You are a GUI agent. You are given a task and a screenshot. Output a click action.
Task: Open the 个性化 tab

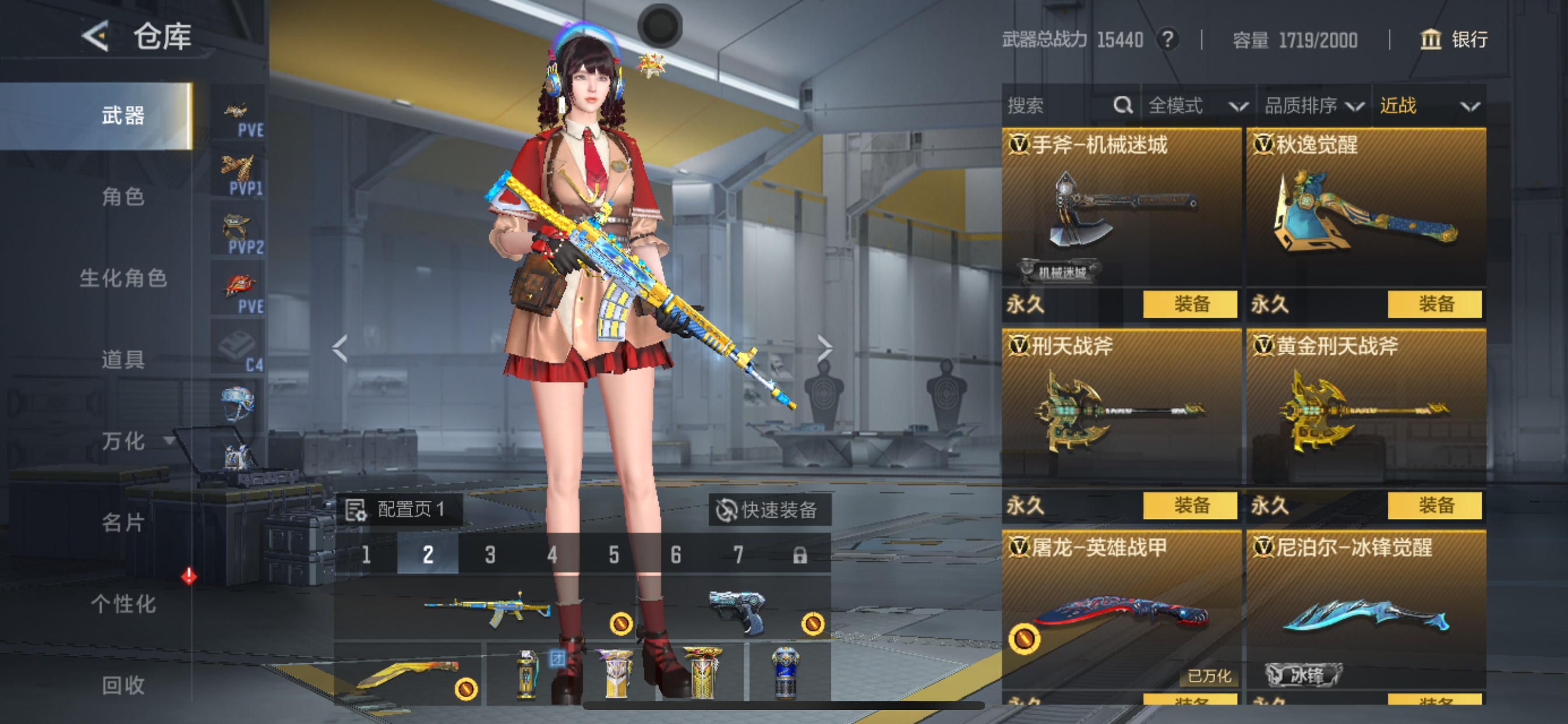point(125,604)
